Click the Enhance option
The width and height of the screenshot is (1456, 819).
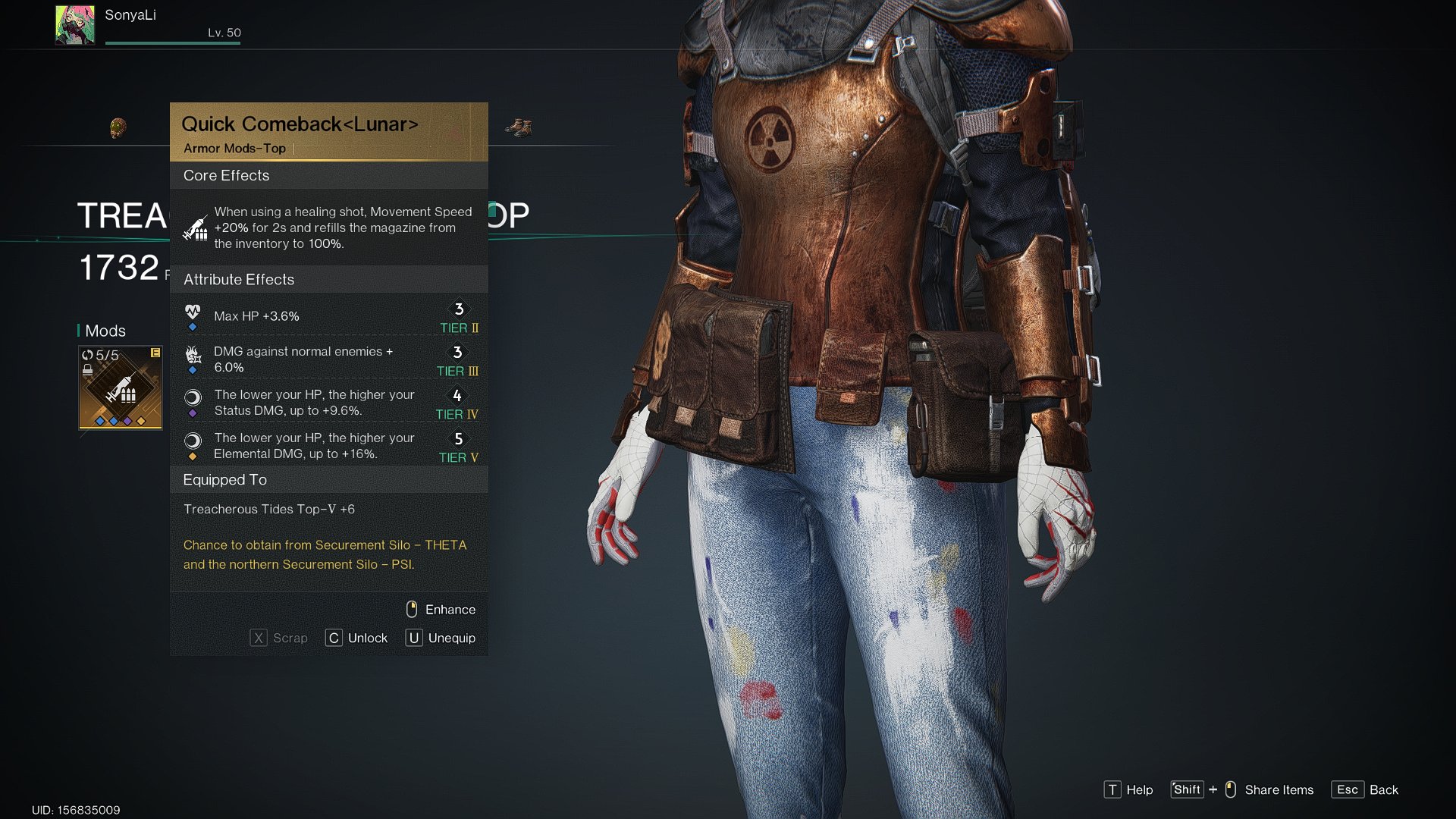[441, 610]
